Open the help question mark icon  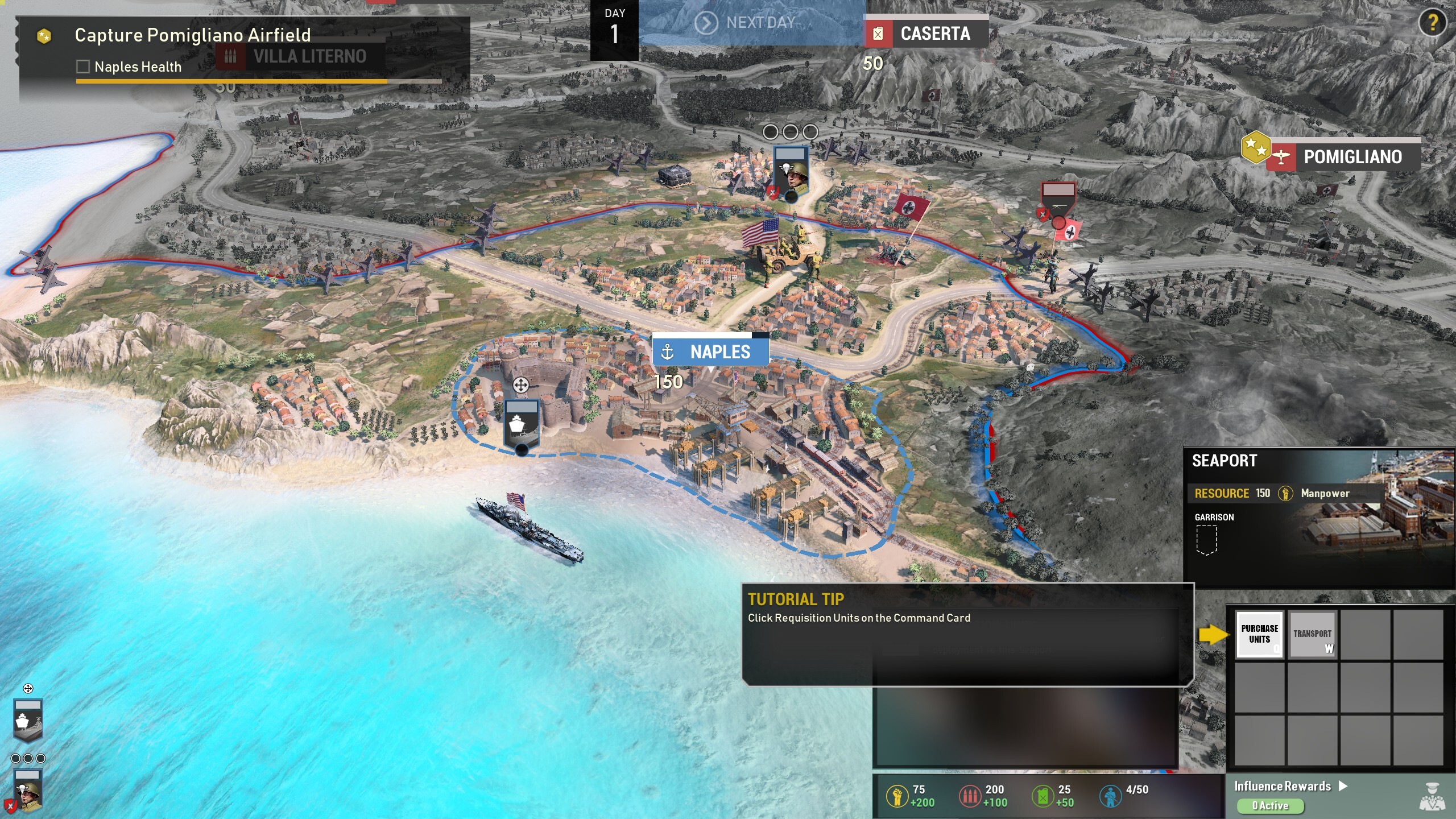[x=1433, y=23]
